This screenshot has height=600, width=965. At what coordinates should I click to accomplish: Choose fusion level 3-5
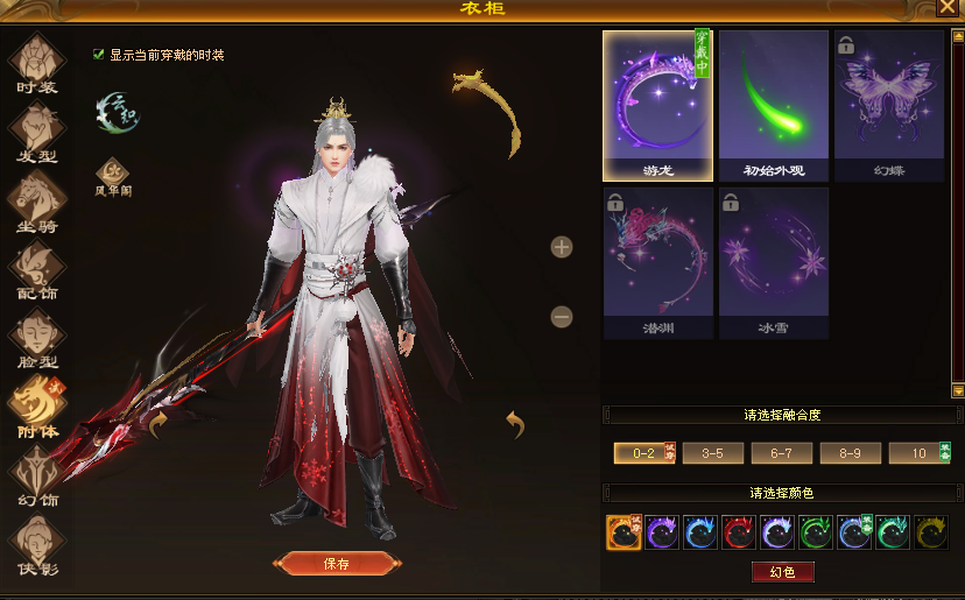[x=713, y=453]
